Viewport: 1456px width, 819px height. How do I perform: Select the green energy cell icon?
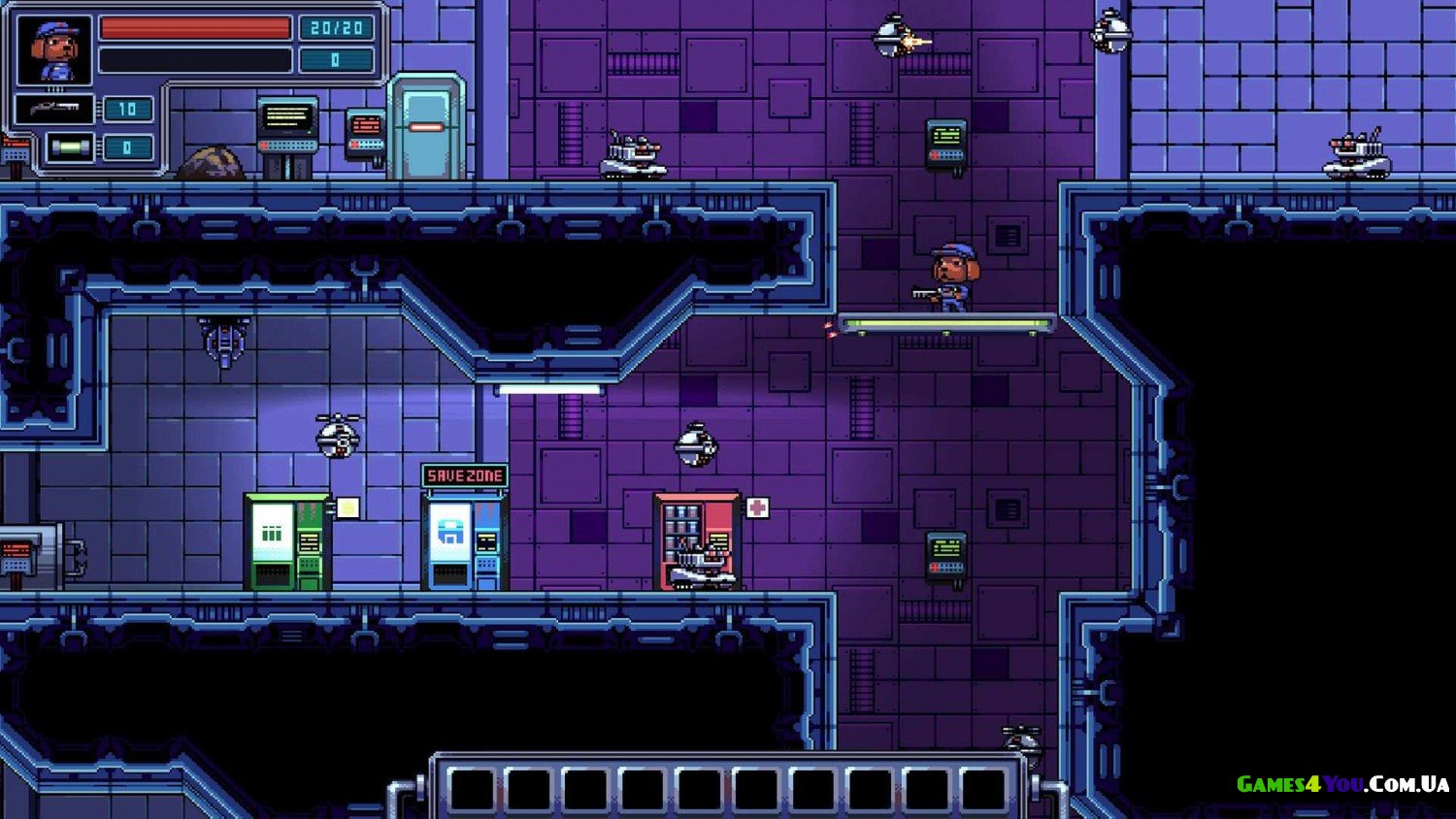click(70, 147)
